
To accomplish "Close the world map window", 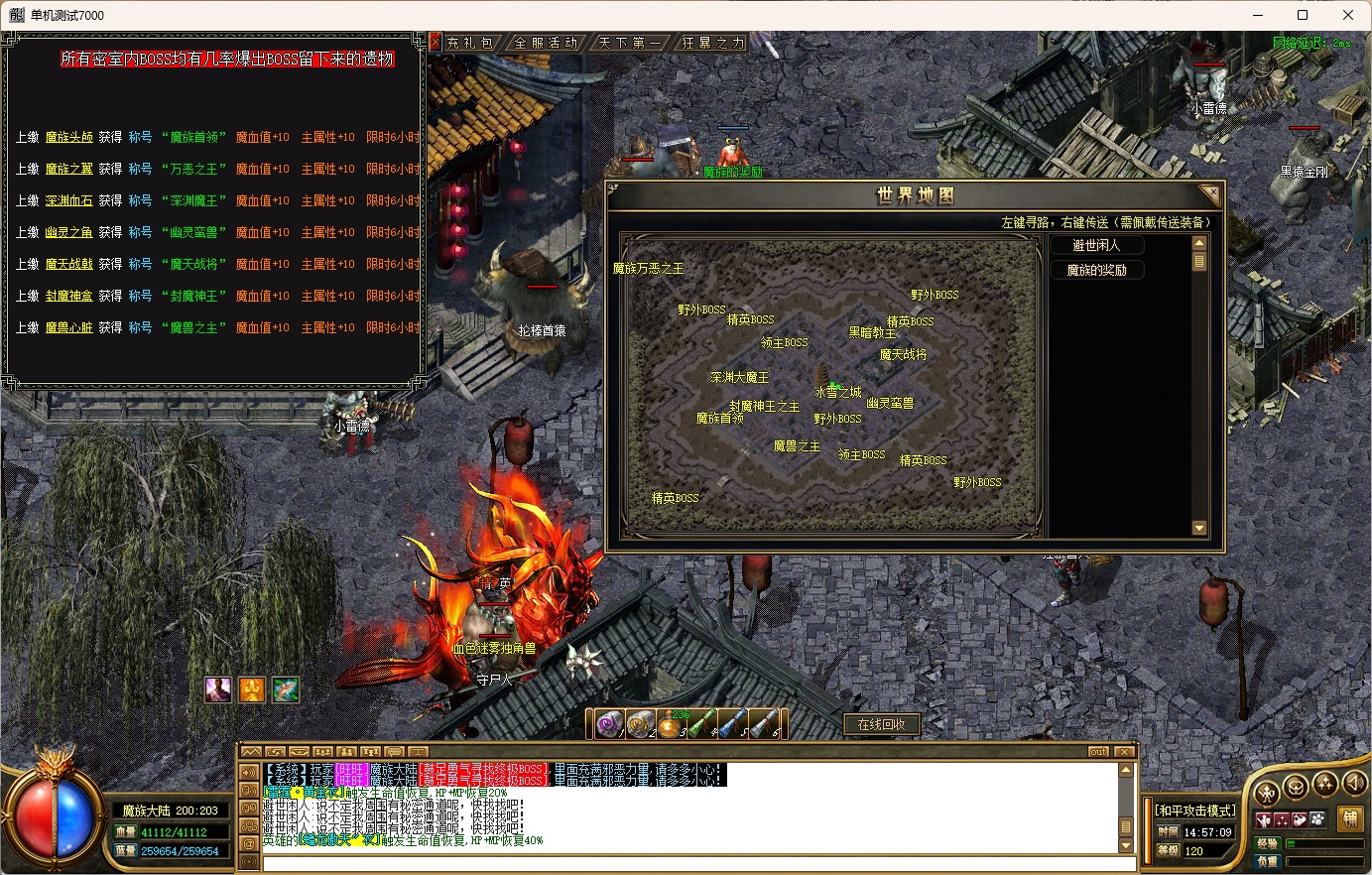I will [x=1209, y=194].
